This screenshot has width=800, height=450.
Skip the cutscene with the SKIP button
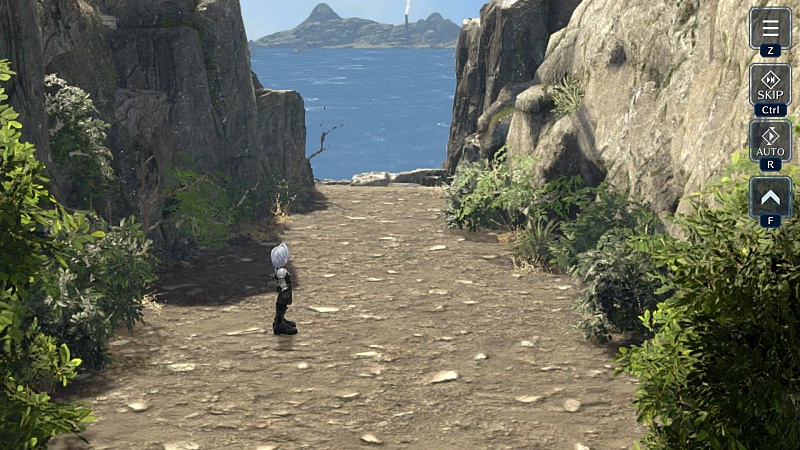click(770, 84)
